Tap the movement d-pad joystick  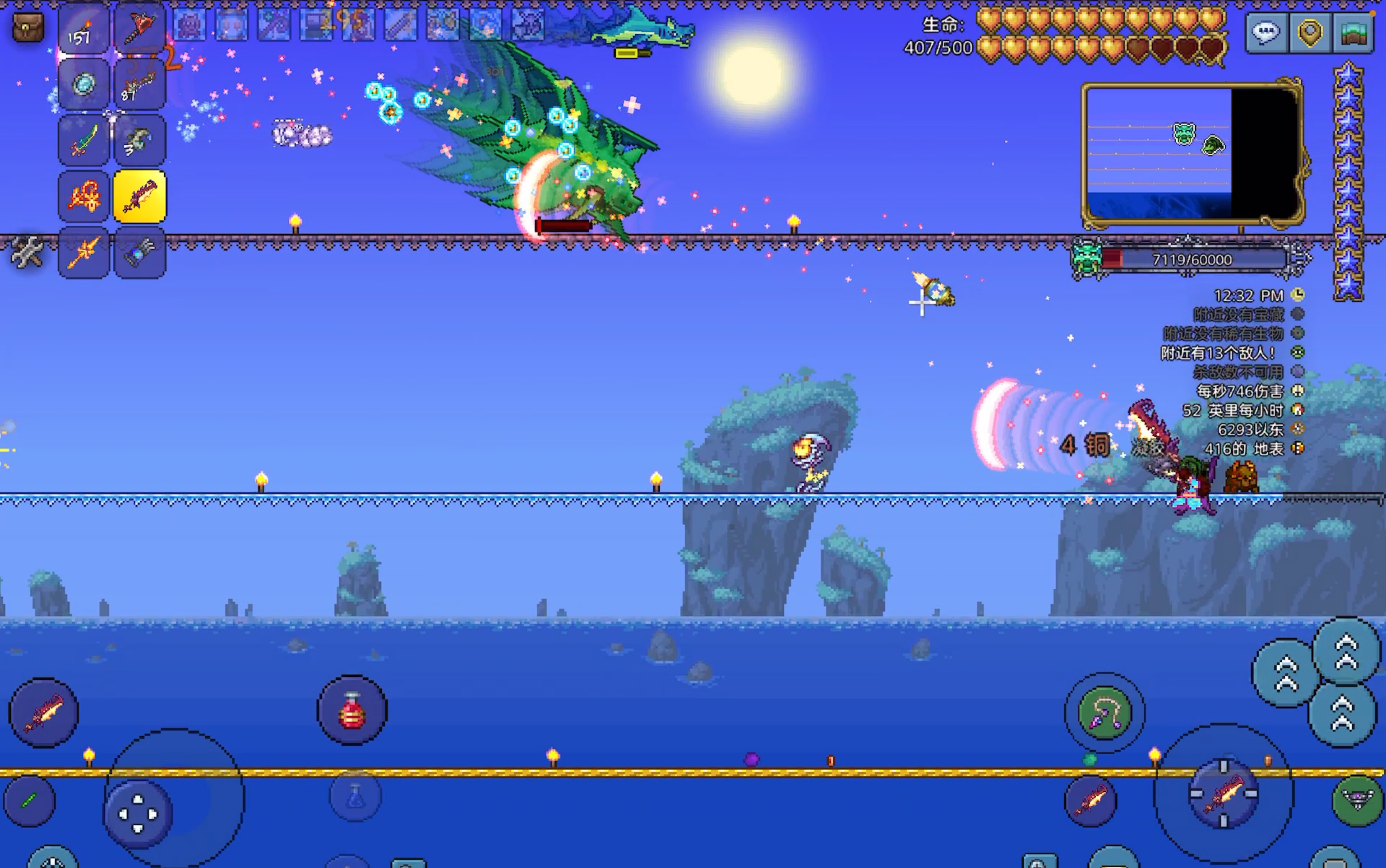click(138, 814)
